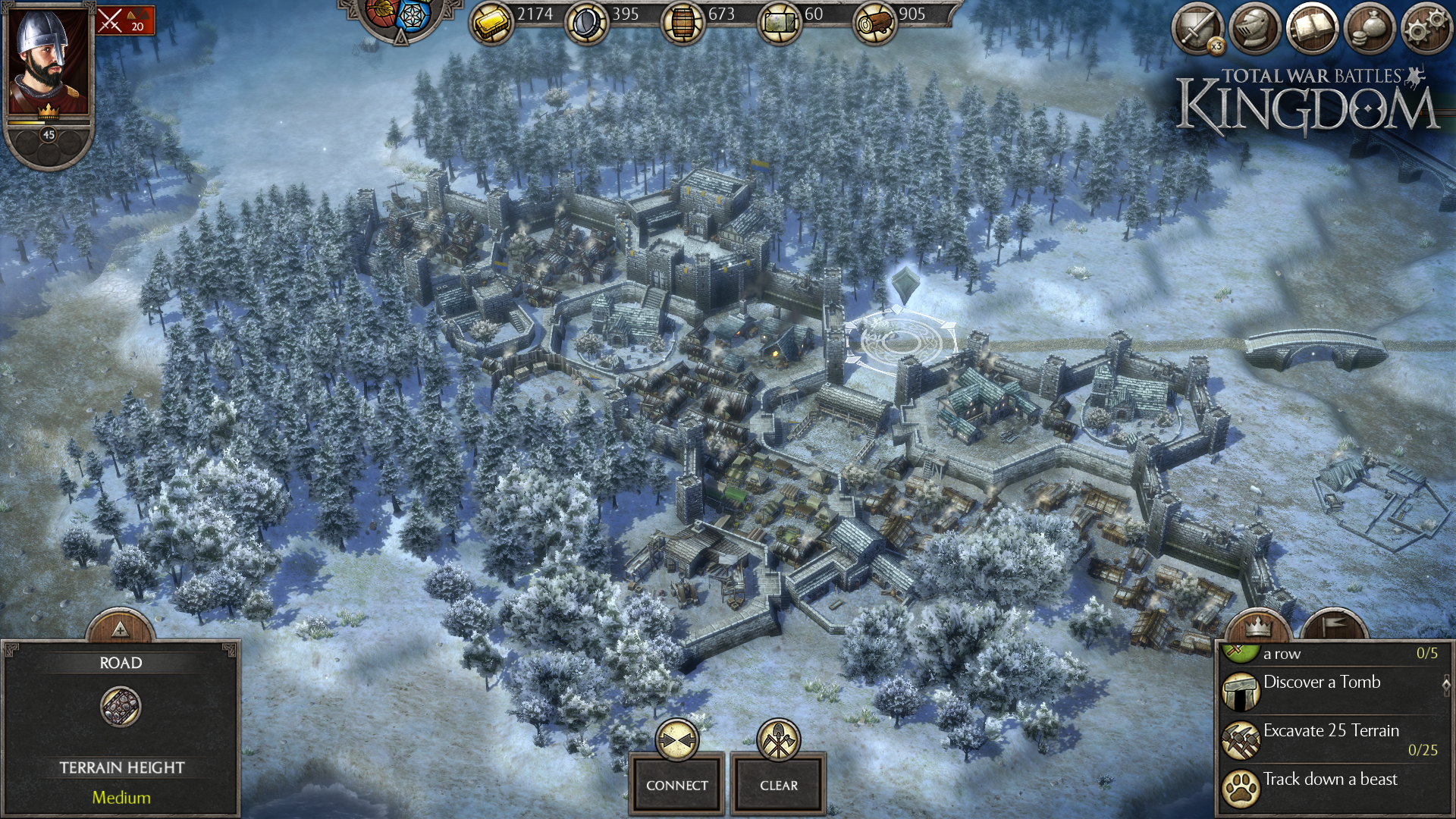The width and height of the screenshot is (1456, 819).
Task: Choose the Track down a beast quest
Action: [1329, 780]
